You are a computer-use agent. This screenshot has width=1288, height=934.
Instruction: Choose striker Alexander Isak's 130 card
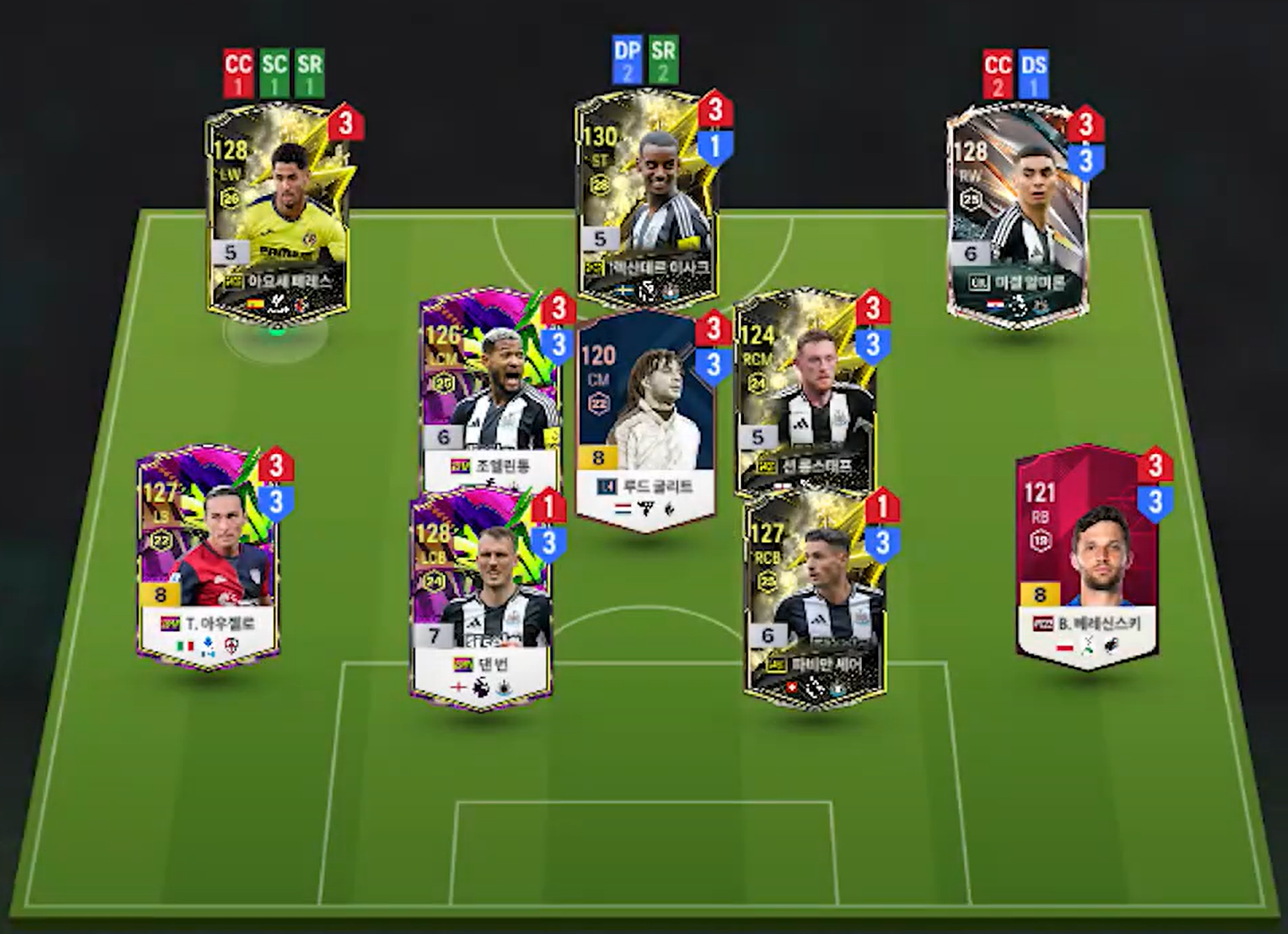646,201
